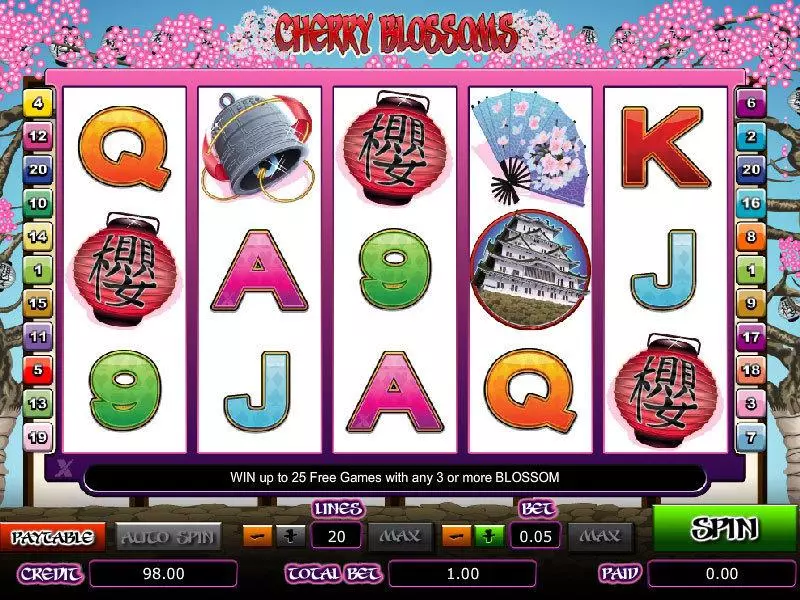Open the Paytable
Image resolution: width=800 pixels, height=600 pixels.
click(52, 537)
